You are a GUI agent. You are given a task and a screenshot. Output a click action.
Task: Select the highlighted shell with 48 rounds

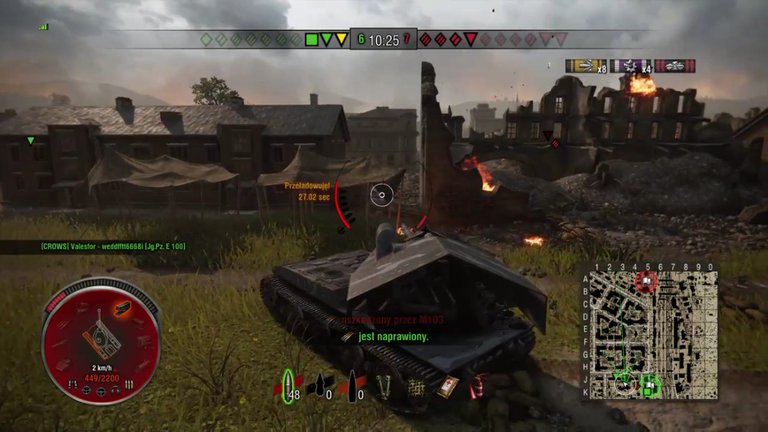(289, 384)
